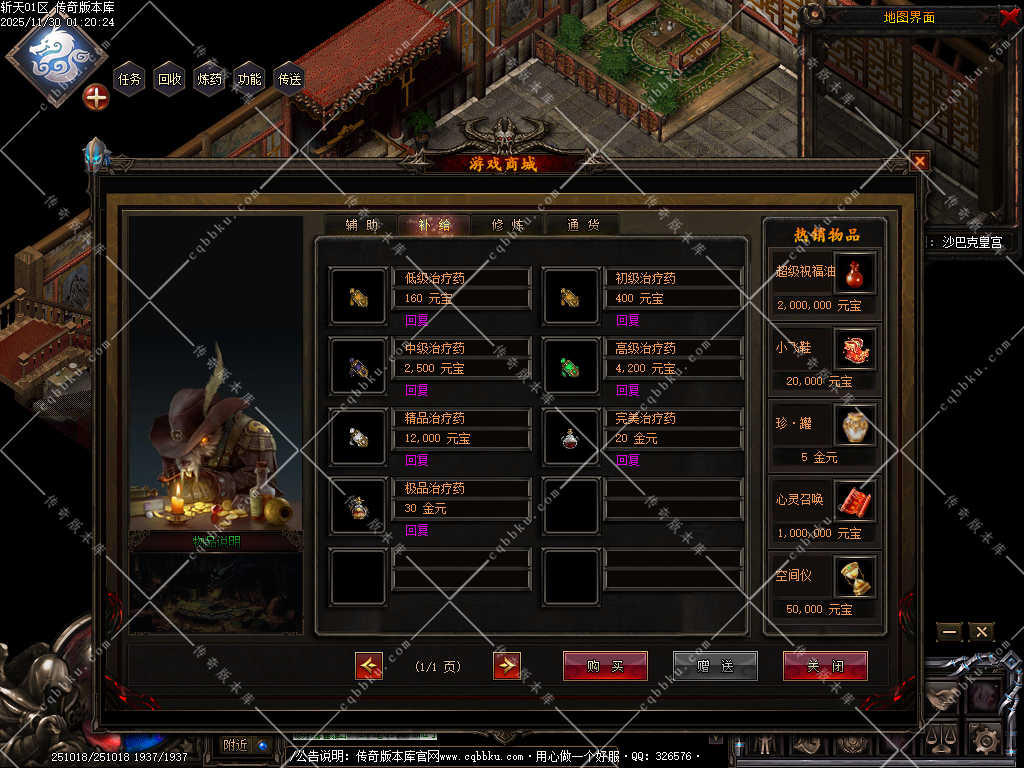1024x768 pixels.
Task: Open the 回收 recycle menu
Action: (170, 79)
